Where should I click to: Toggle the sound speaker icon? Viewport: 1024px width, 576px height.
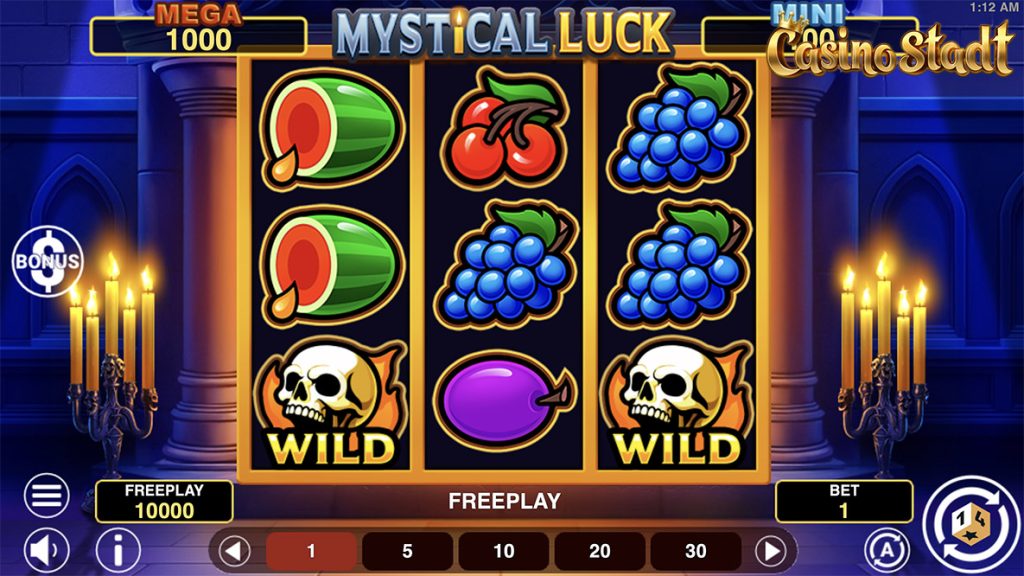click(46, 550)
